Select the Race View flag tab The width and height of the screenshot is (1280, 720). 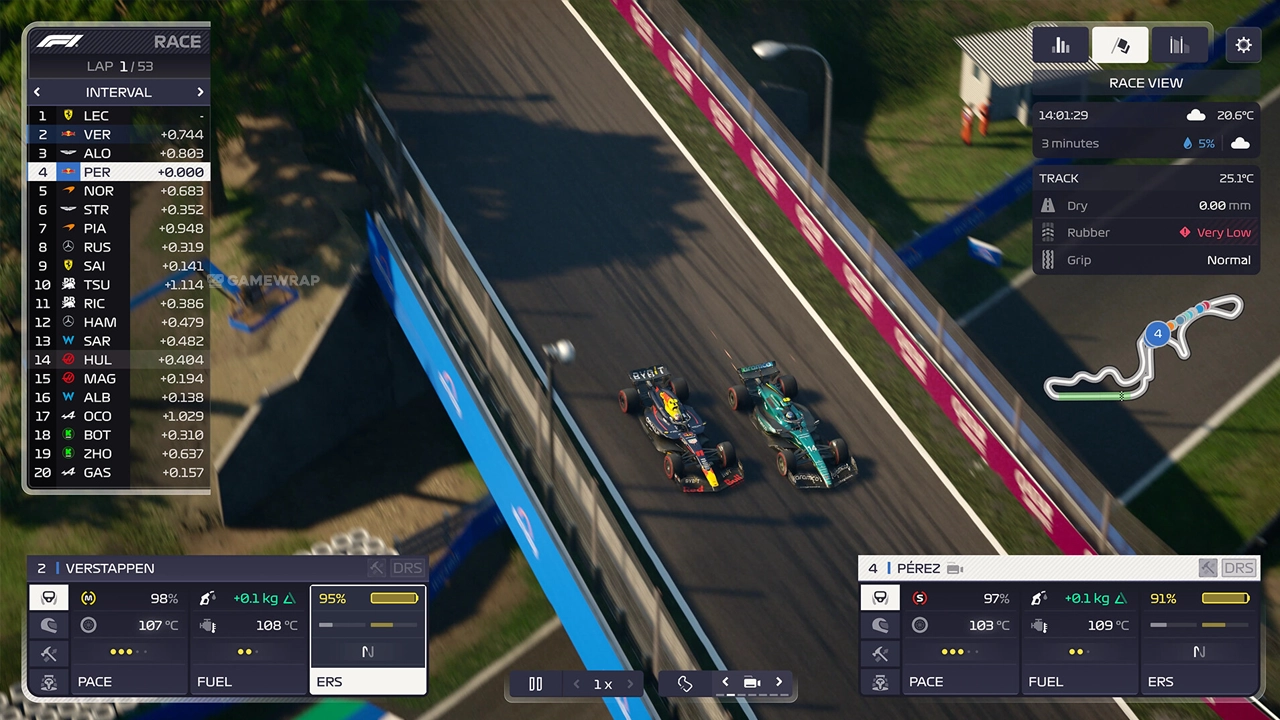(1120, 45)
